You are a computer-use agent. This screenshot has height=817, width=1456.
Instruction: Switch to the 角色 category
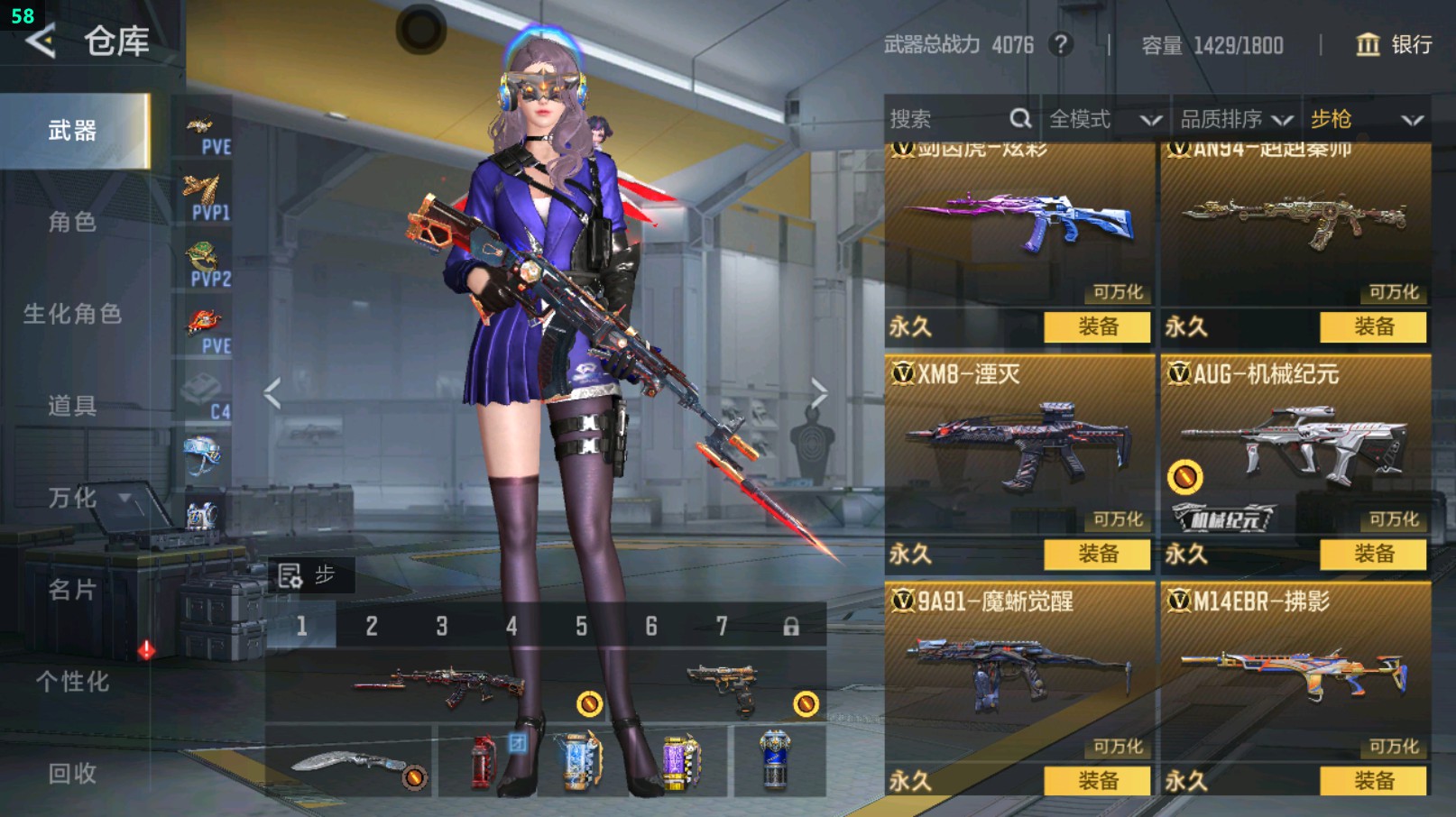(x=72, y=222)
